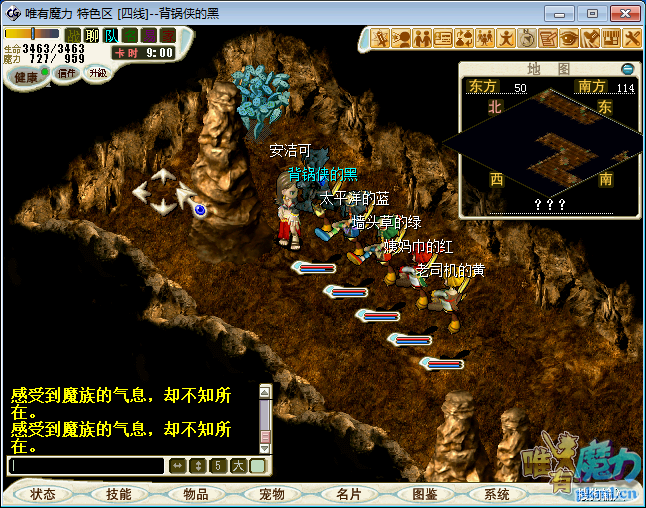Open the 信件 mail button
This screenshot has width=646, height=508.
coord(67,73)
